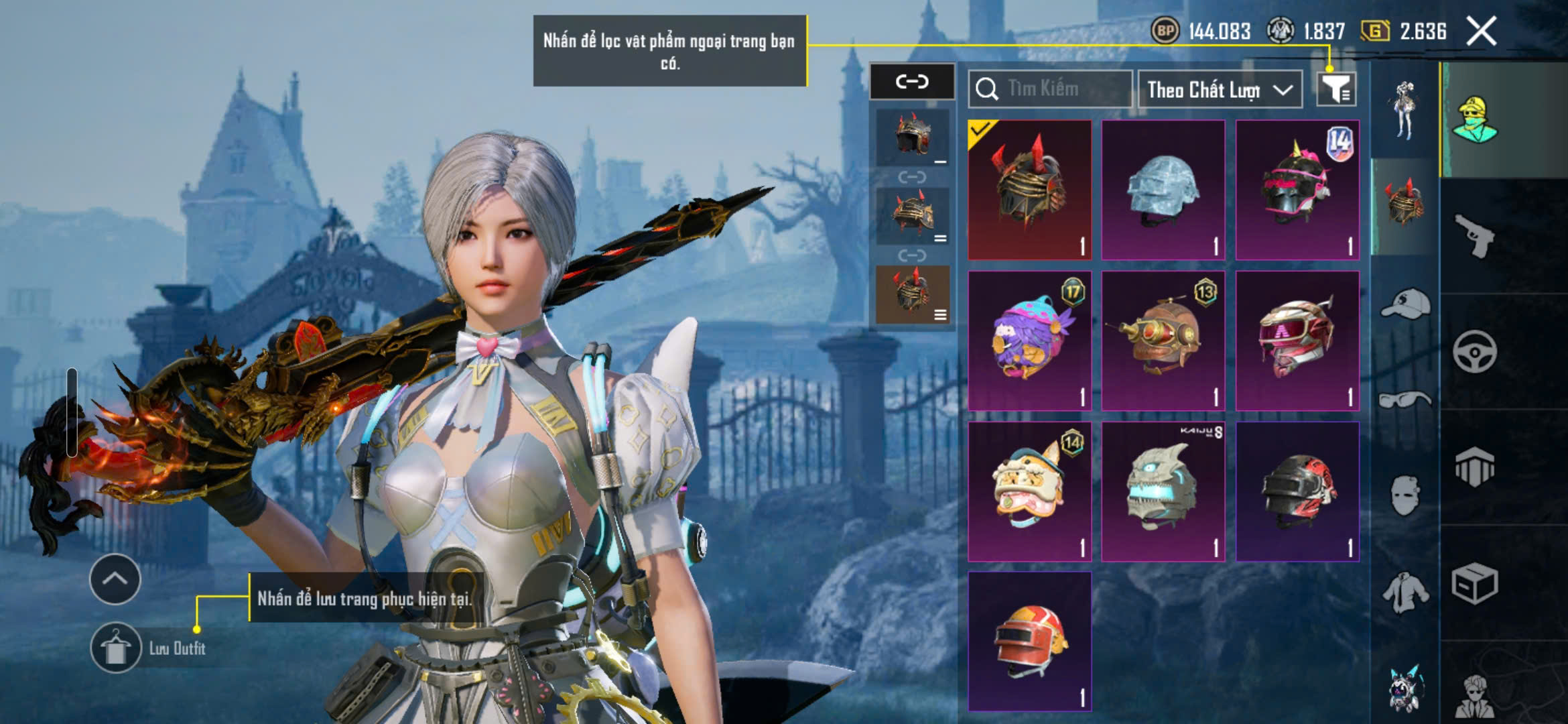Toggle the chain link button above helmet levels

pyautogui.click(x=912, y=82)
